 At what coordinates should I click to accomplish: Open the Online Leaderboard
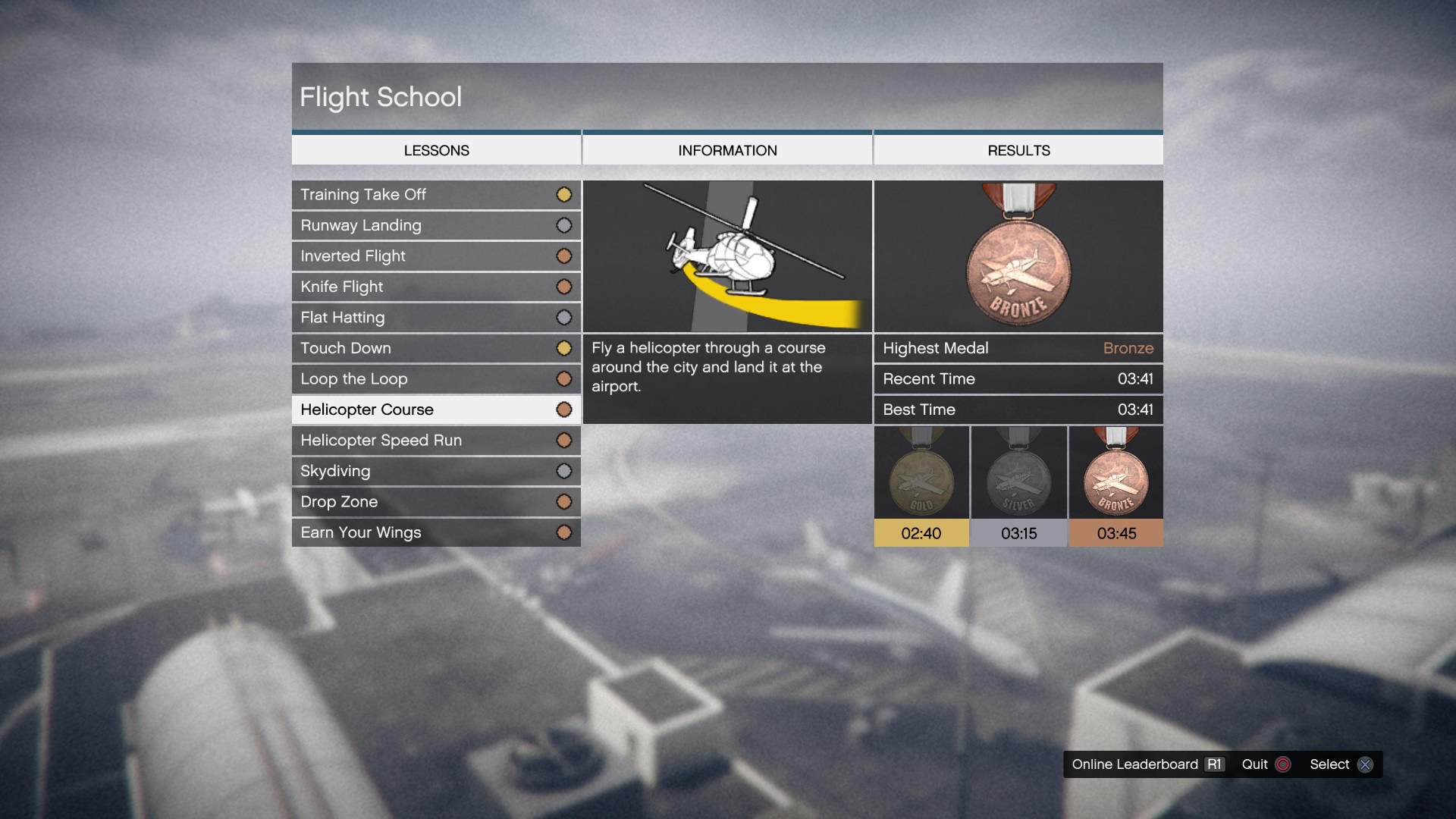coord(1146,764)
